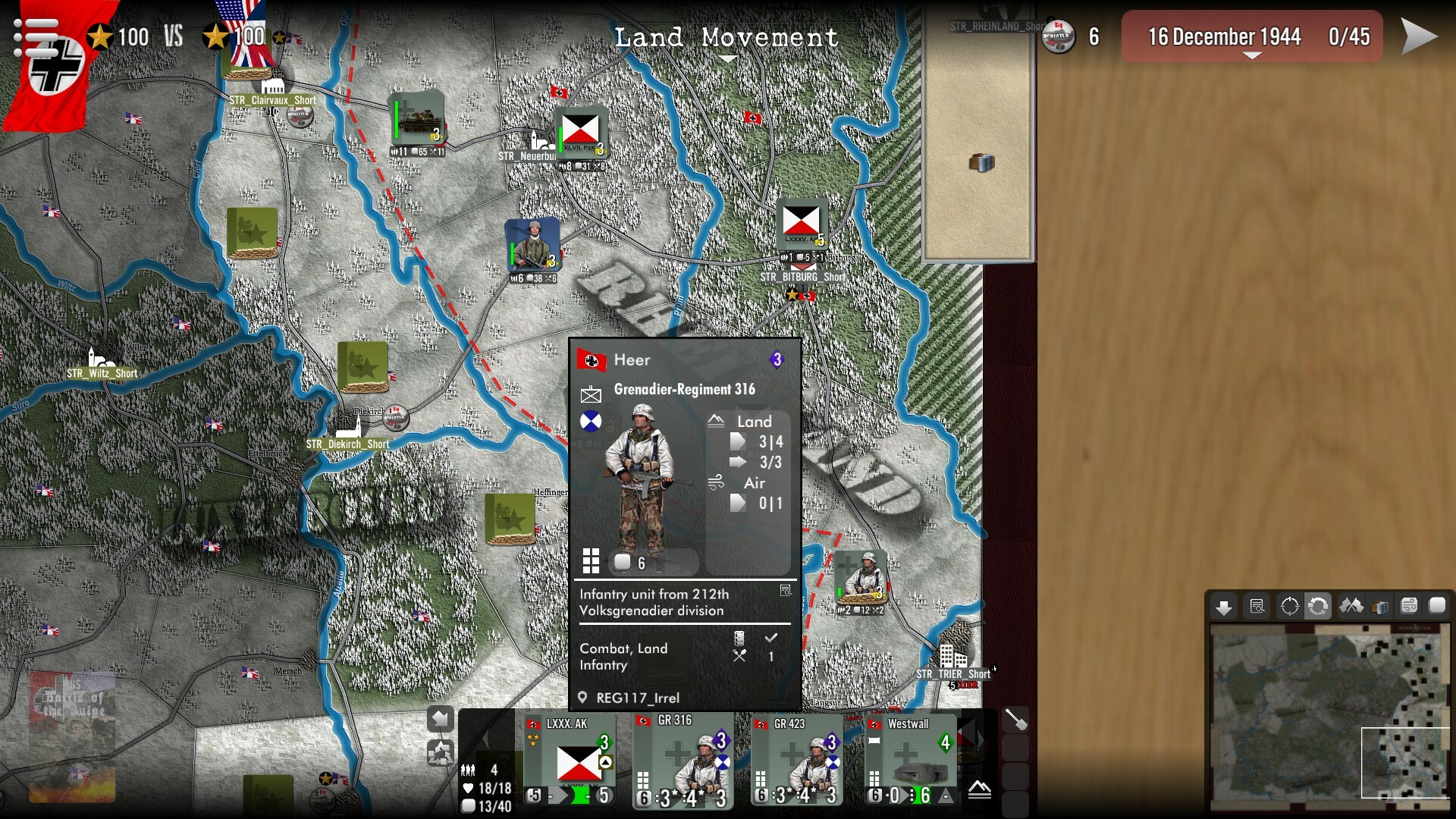Toggle the counters refresh mode on the minimap toolbar
The width and height of the screenshot is (1456, 819).
1319,607
